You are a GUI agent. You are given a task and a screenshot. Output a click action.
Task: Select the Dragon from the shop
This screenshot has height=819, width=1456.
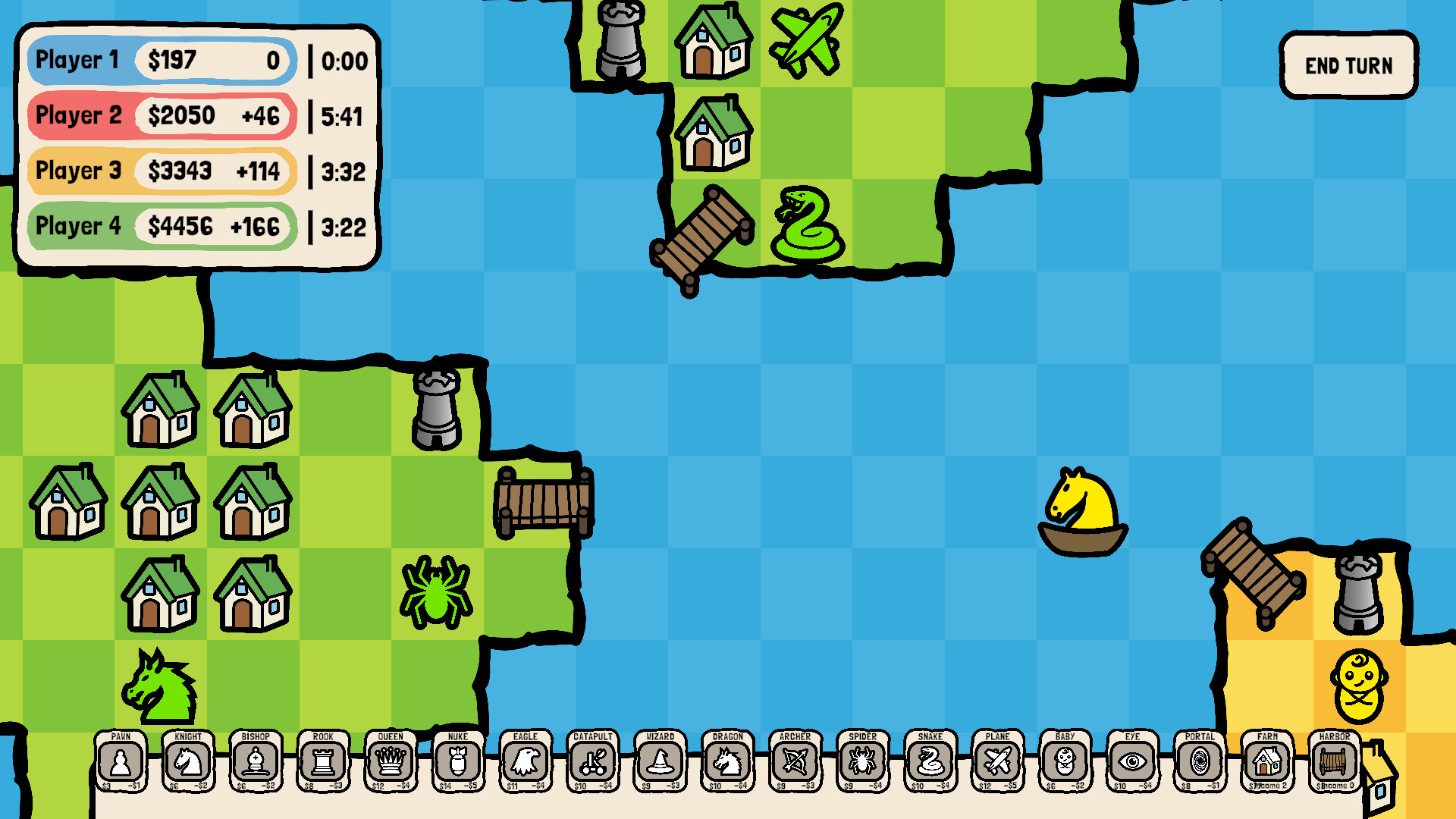click(727, 764)
